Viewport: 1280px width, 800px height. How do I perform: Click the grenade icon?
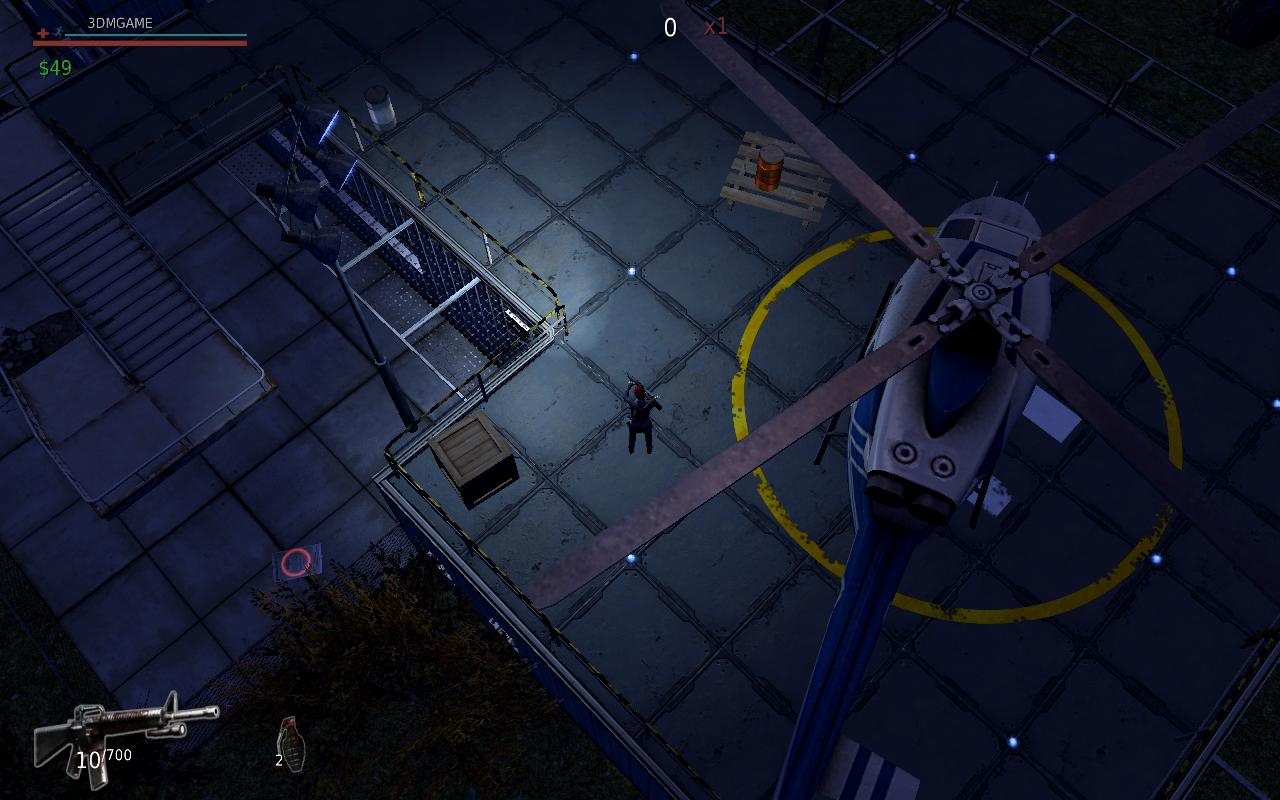tap(290, 743)
